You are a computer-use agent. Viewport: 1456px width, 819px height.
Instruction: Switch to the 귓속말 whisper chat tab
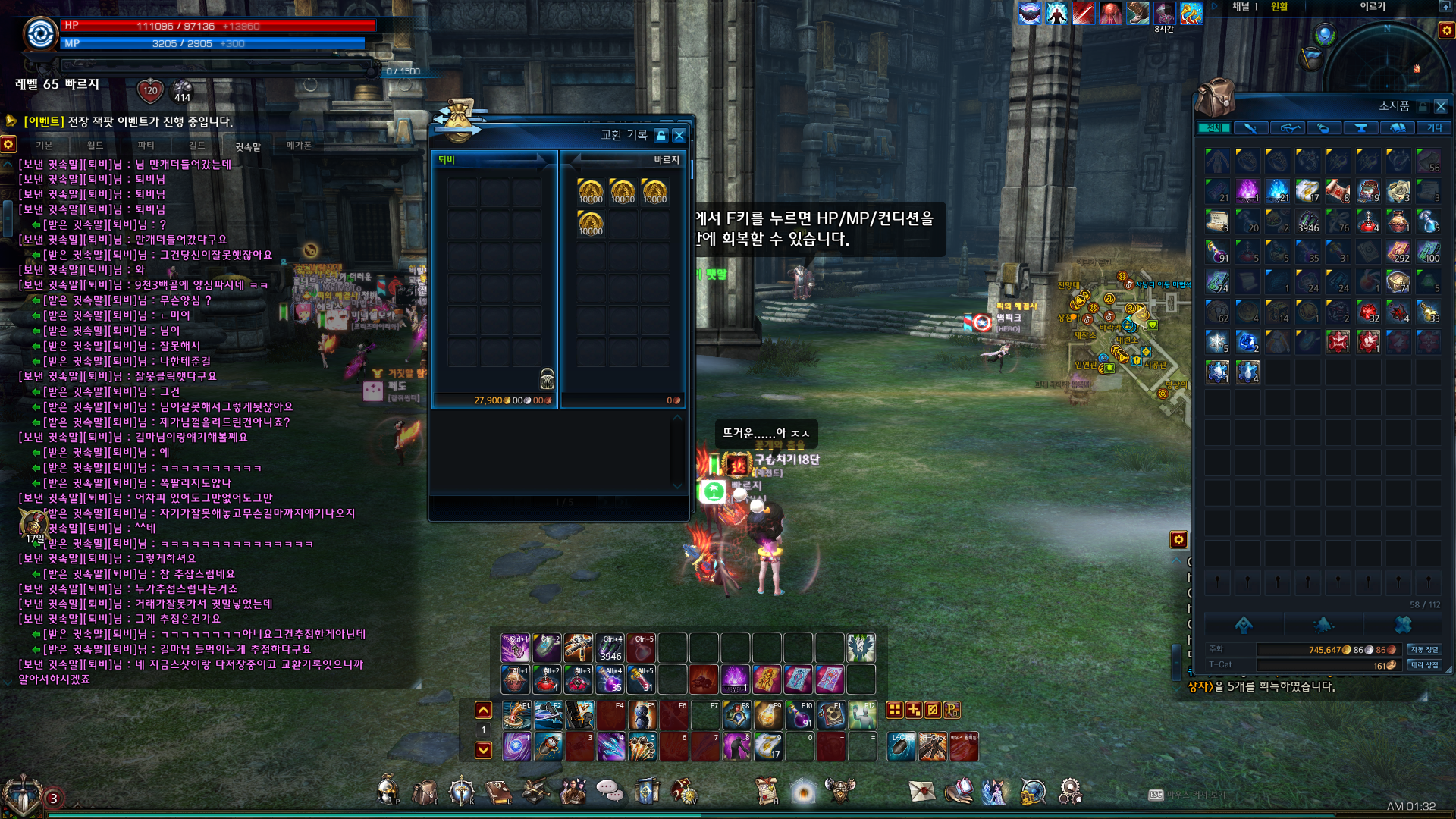[247, 146]
